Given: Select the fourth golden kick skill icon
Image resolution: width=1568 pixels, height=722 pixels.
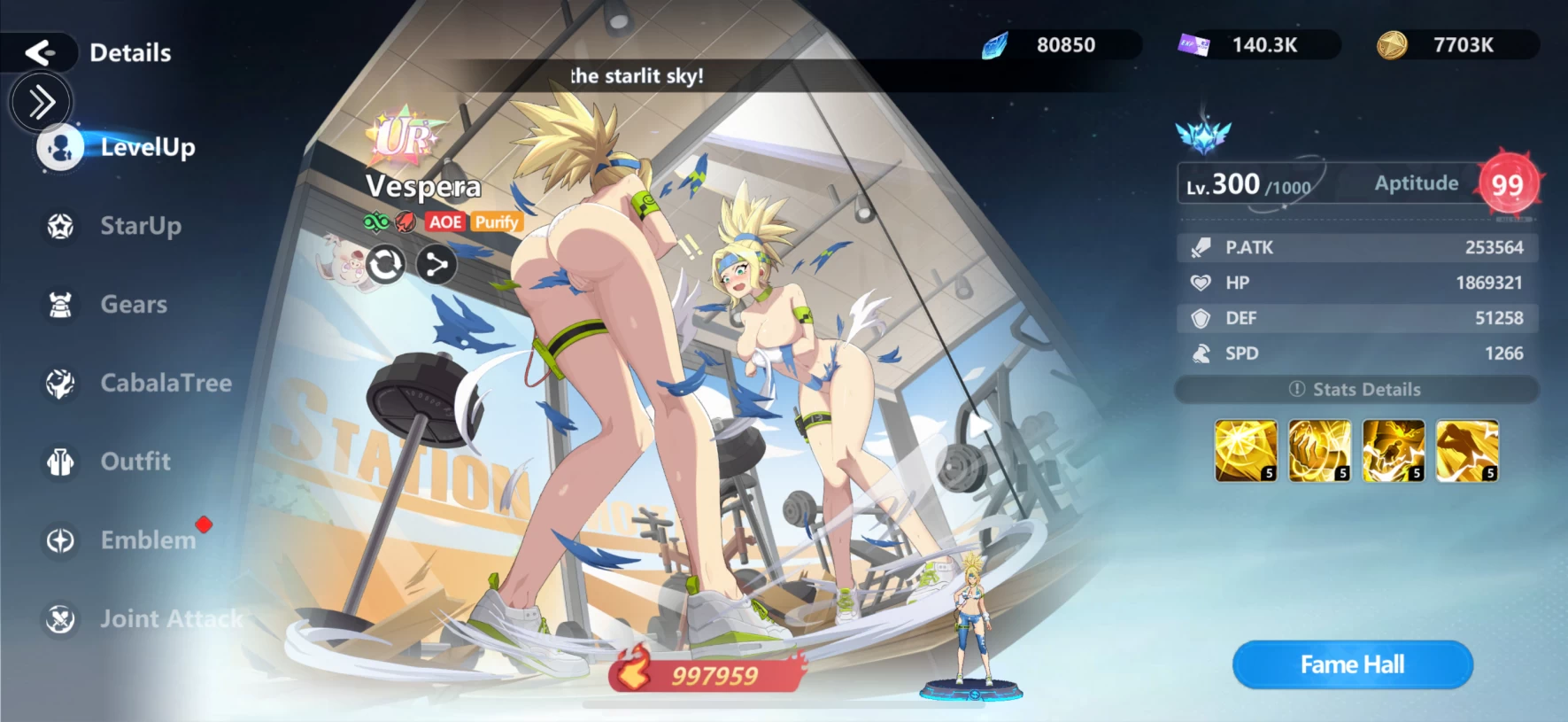Looking at the screenshot, I should coord(1467,451).
